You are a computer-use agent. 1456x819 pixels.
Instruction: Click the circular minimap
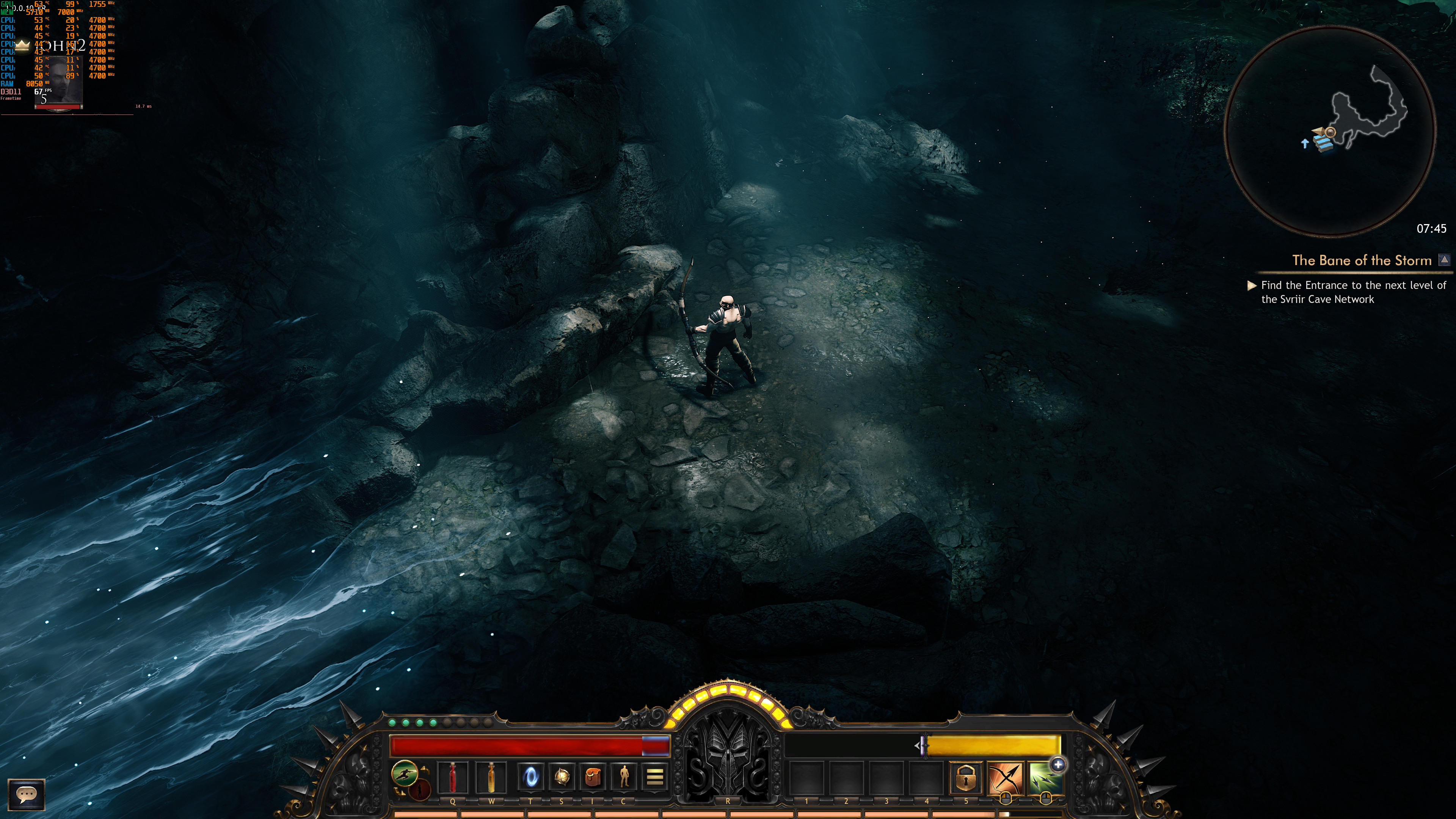(1329, 130)
